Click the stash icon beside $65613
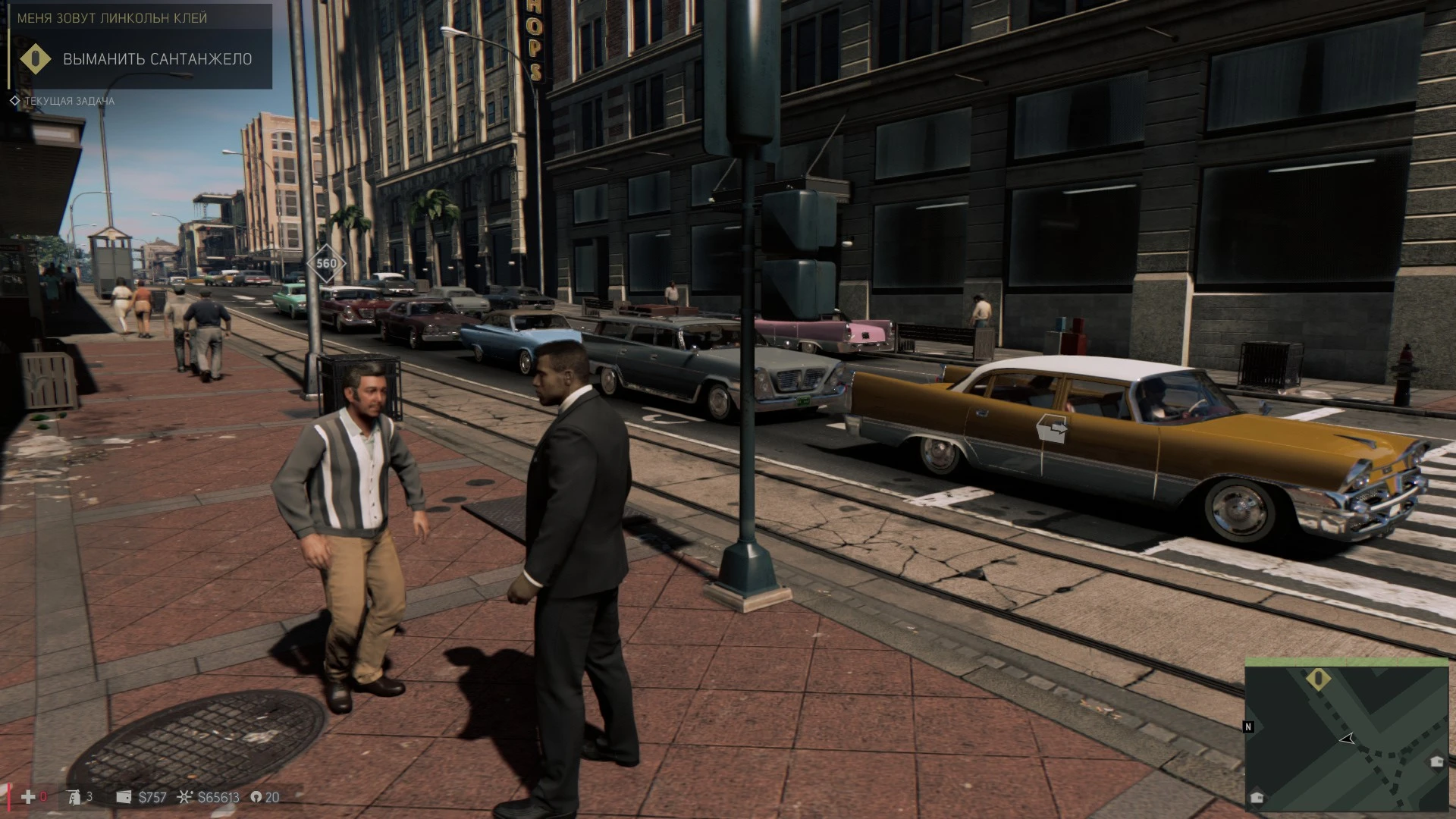 coord(184,797)
